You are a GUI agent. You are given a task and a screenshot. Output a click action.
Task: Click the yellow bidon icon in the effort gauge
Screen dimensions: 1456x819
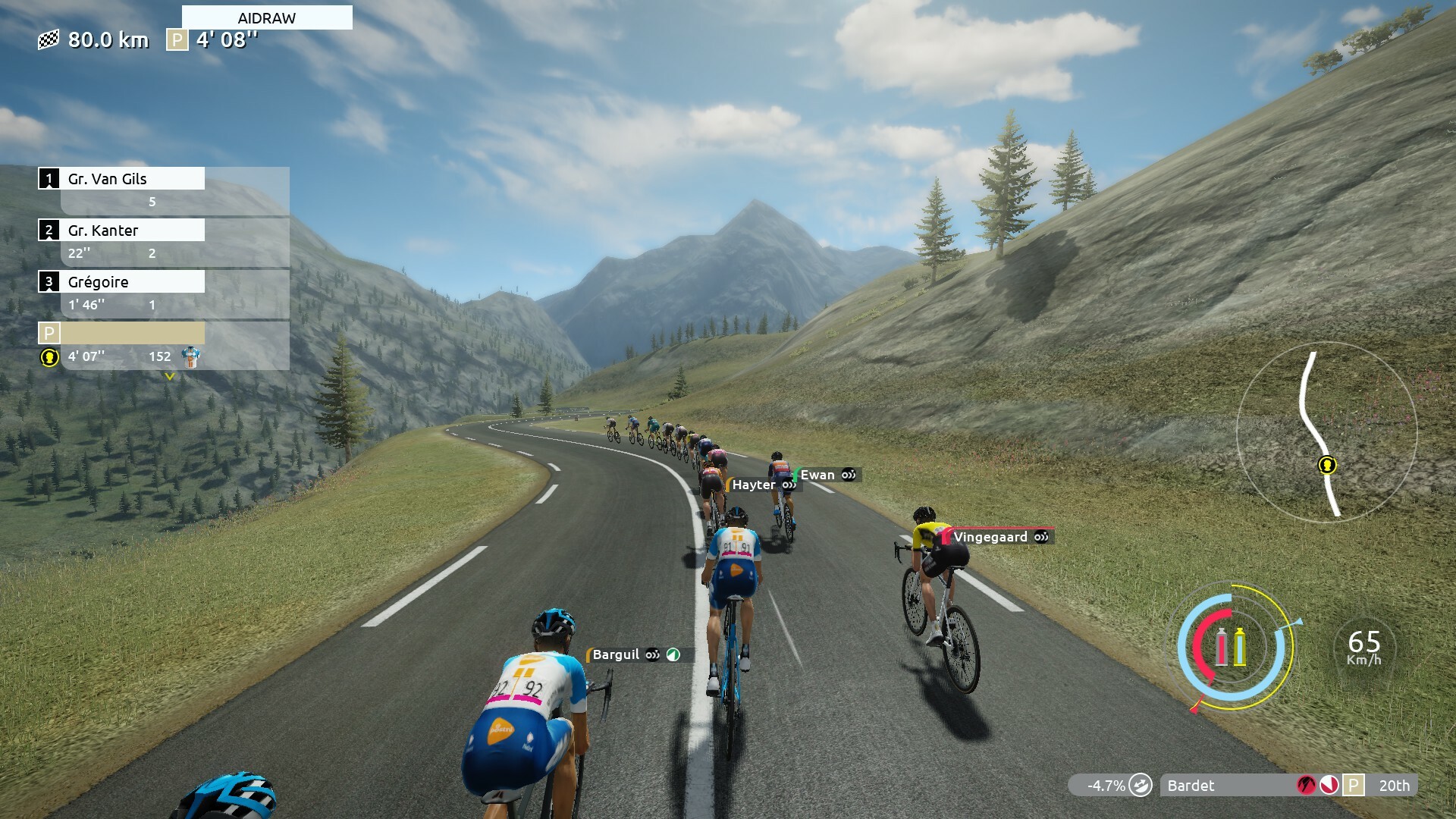pos(1240,646)
